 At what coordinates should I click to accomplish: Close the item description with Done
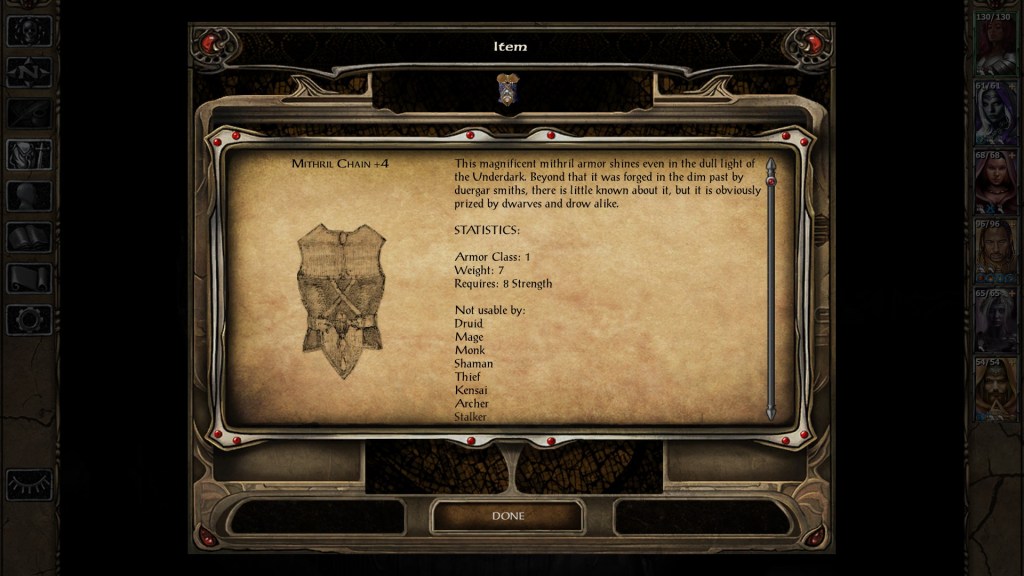(x=507, y=516)
